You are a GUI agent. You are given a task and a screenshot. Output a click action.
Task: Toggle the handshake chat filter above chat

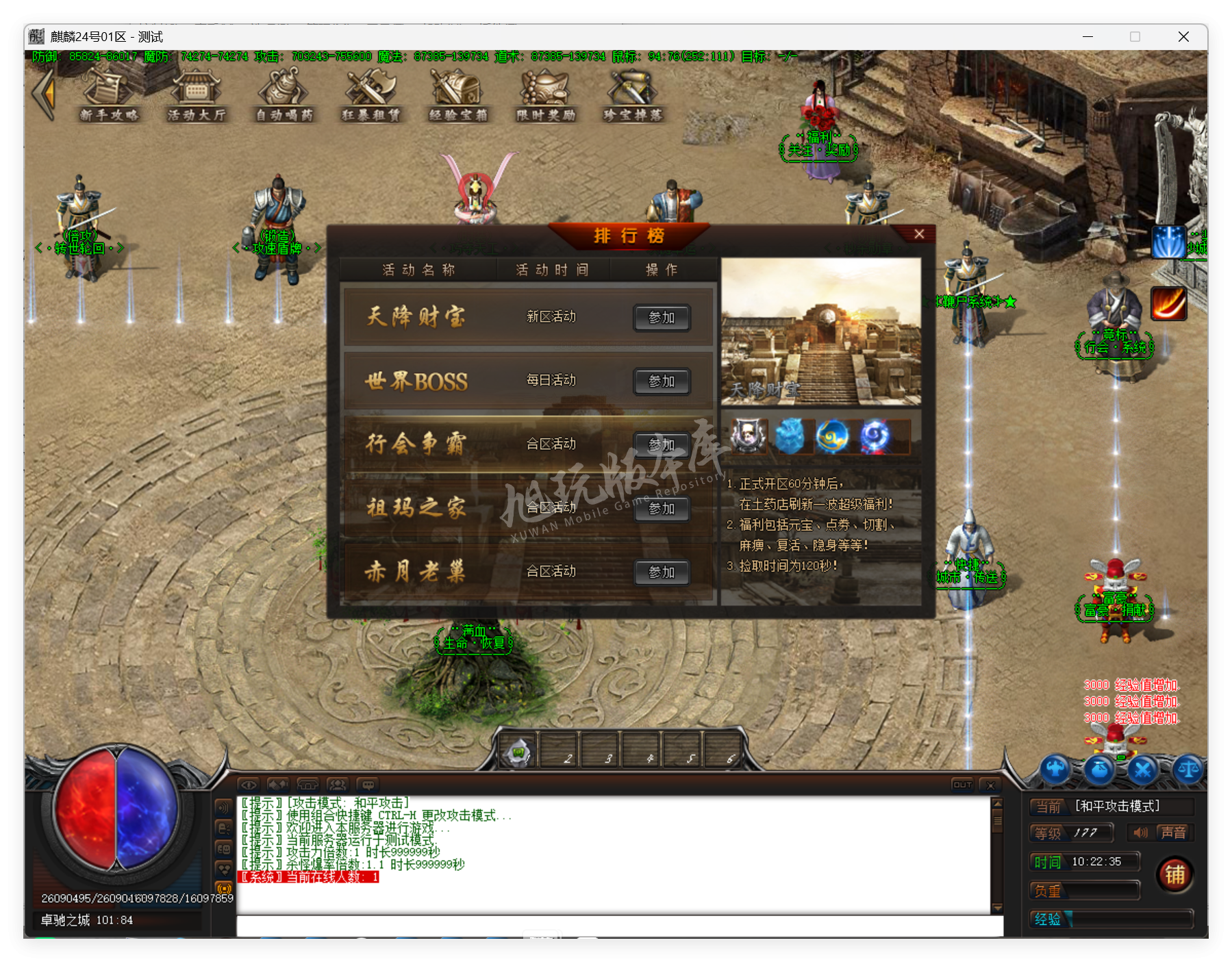pos(277,785)
